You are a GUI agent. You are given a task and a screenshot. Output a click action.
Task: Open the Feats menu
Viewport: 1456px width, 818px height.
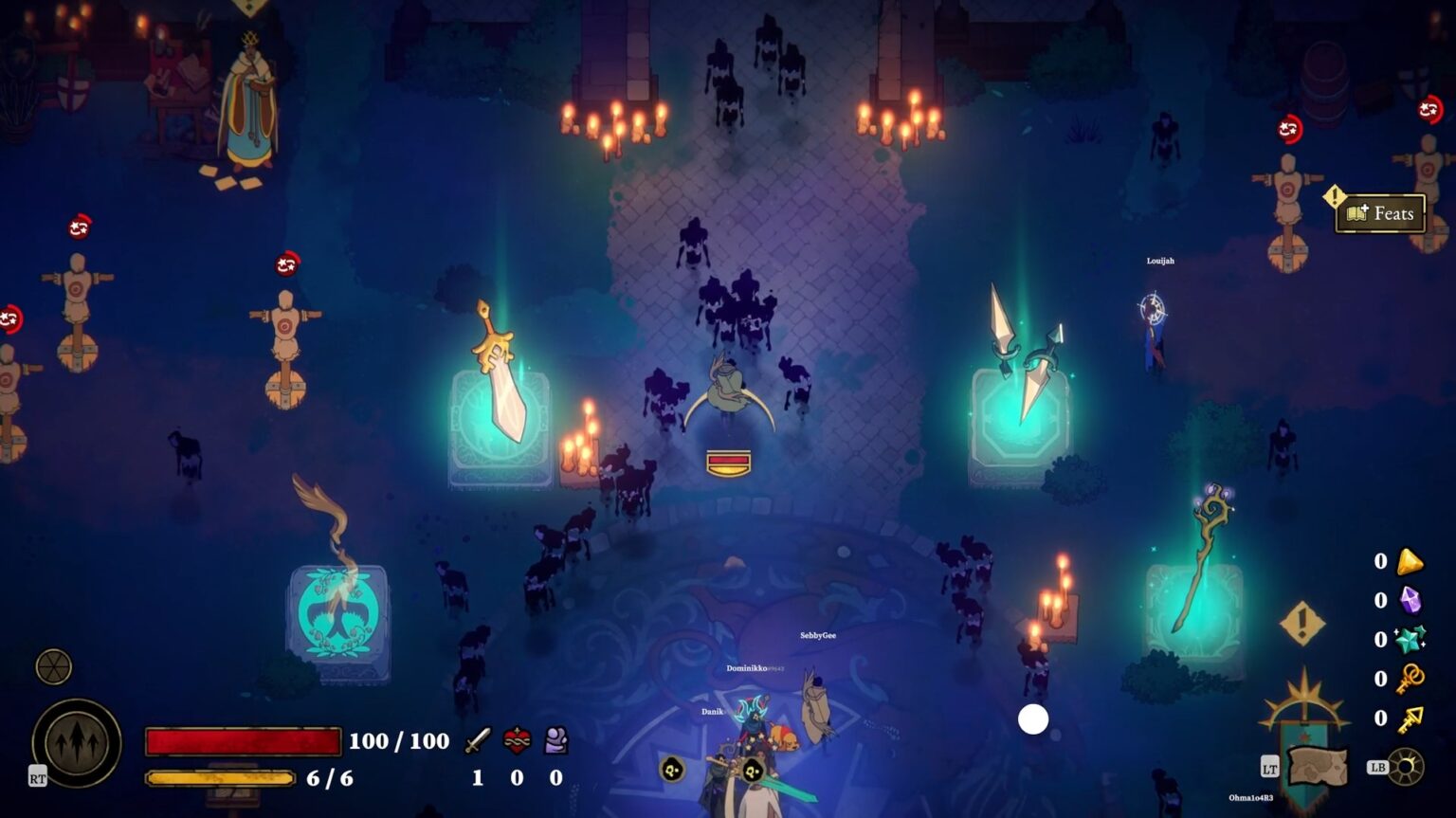(1379, 213)
